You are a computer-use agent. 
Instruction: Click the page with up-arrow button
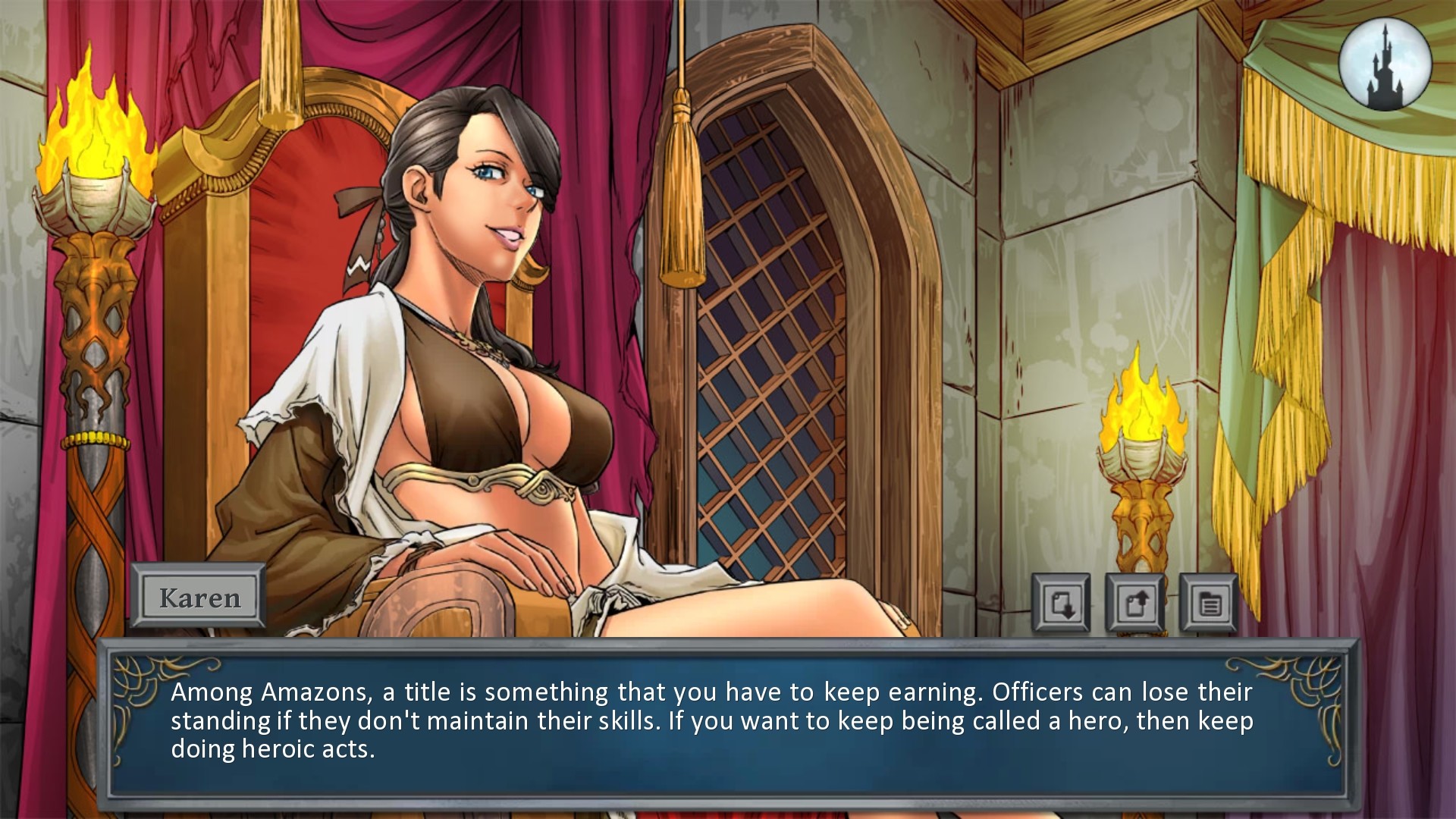[1134, 604]
